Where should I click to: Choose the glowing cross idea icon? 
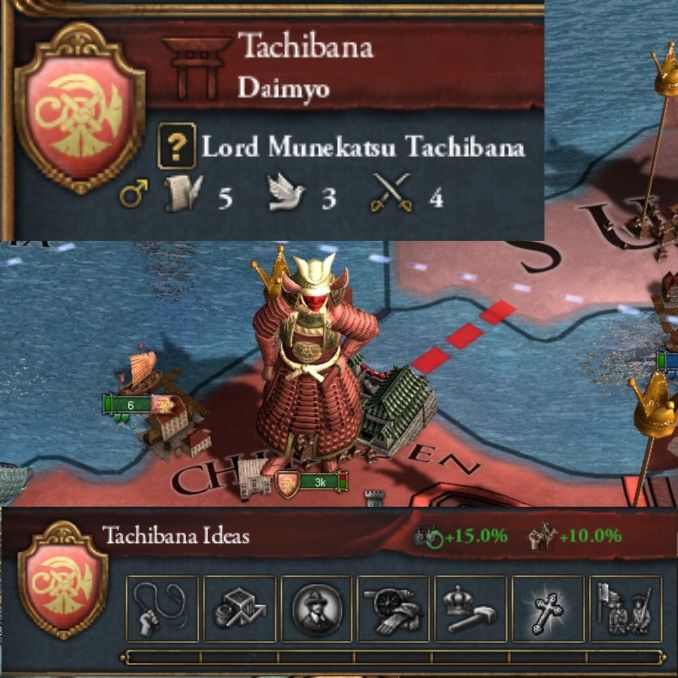[x=548, y=609]
